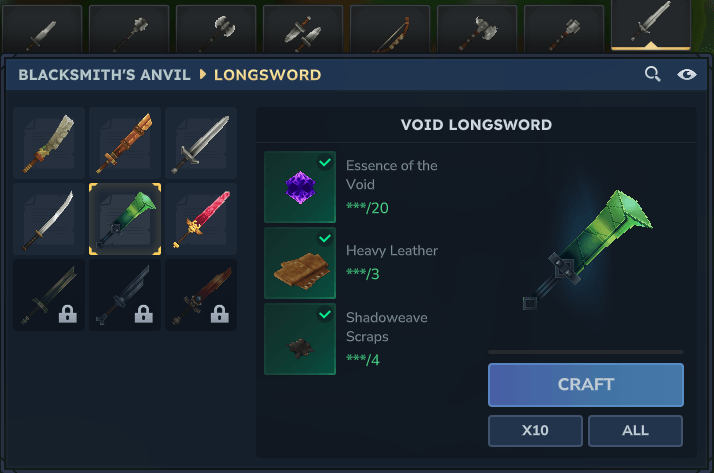This screenshot has width=714, height=473.
Task: Select the orange-hilted sword recipe
Action: pos(125,143)
